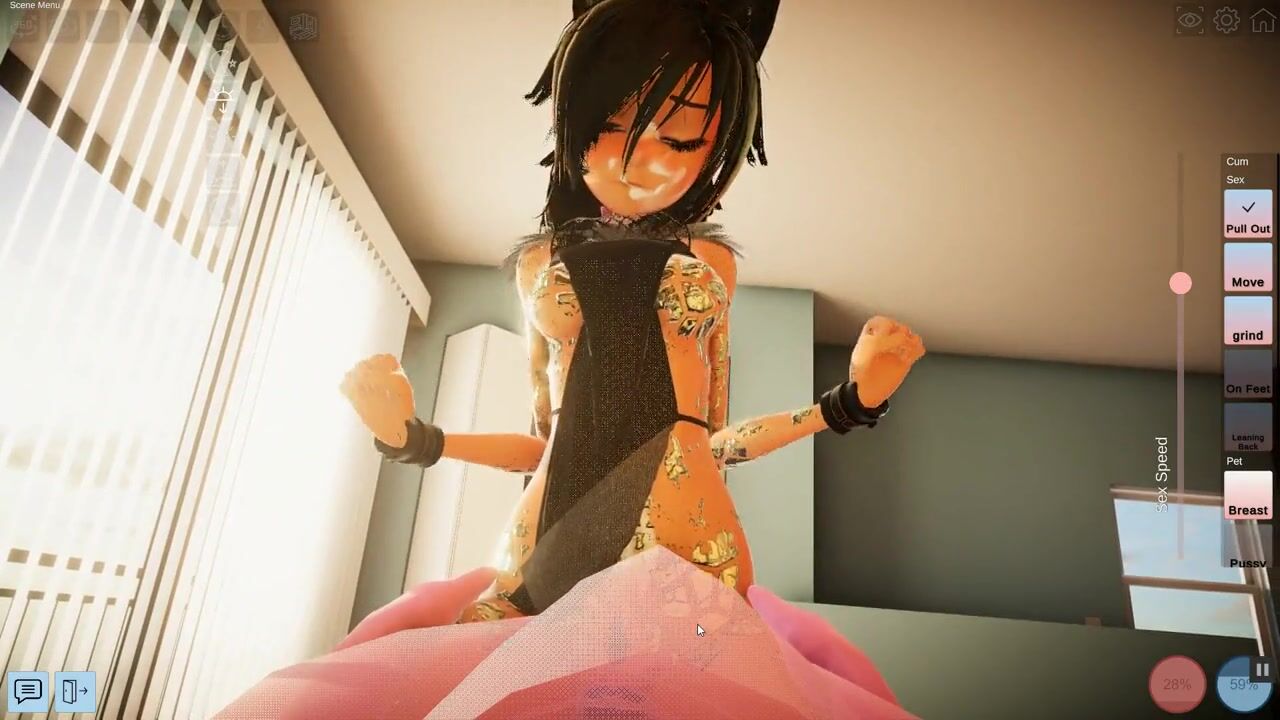The width and height of the screenshot is (1280, 720).
Task: Open the Scene Menu
Action: 35,6
